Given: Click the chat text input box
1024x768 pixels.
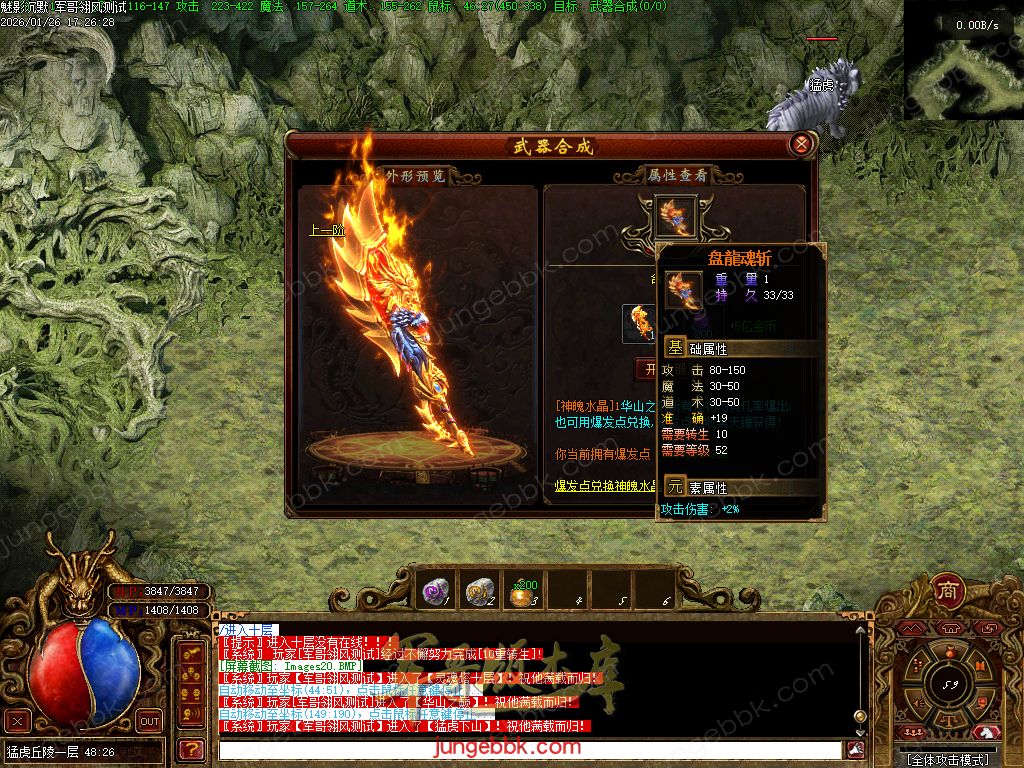Looking at the screenshot, I should [530, 750].
